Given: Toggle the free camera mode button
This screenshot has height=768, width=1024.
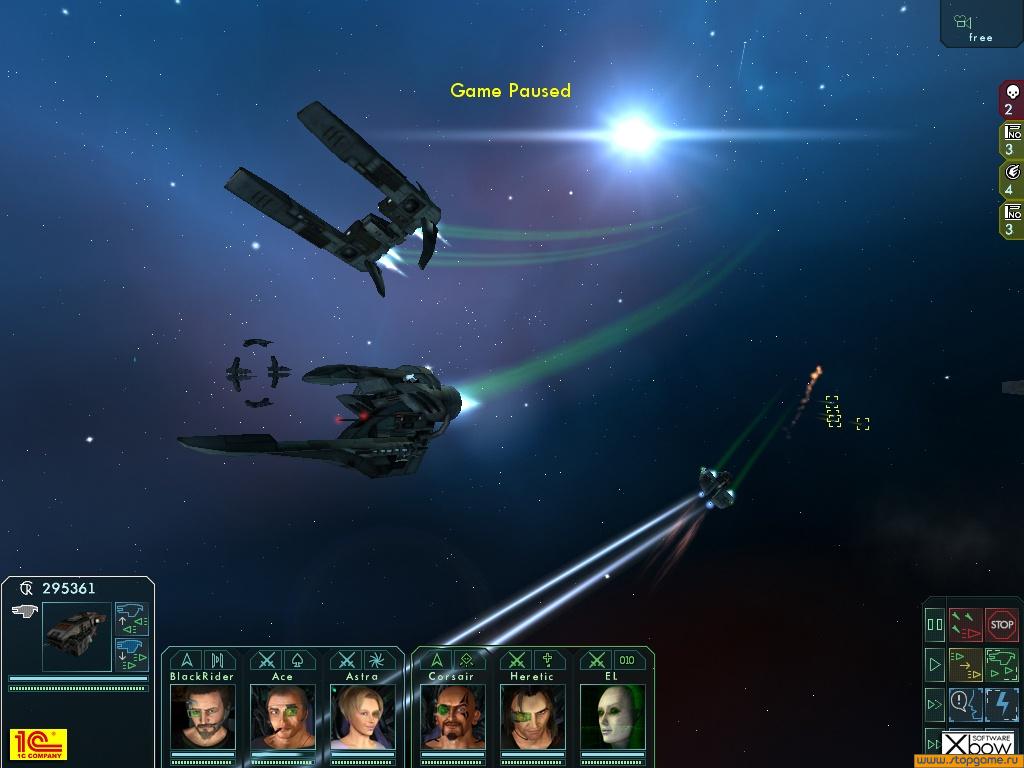Looking at the screenshot, I should click(980, 24).
